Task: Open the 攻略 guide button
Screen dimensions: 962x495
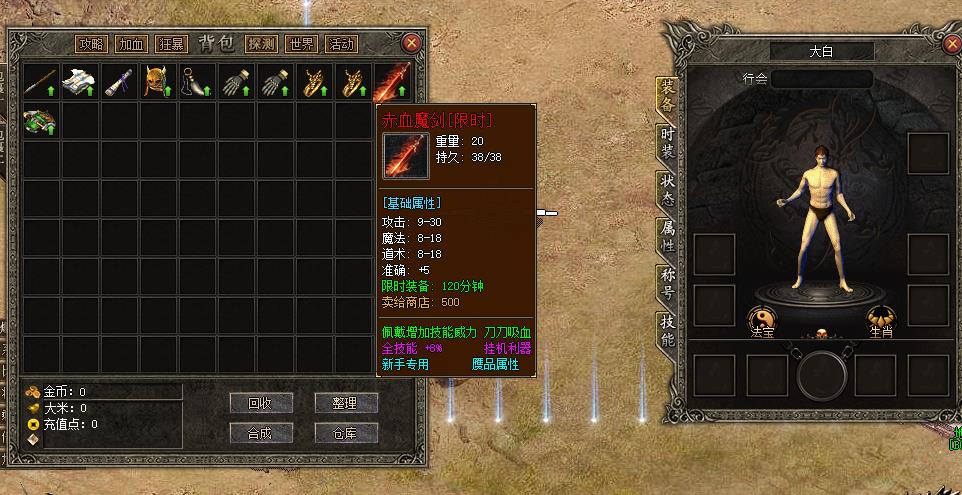Action: click(x=91, y=44)
